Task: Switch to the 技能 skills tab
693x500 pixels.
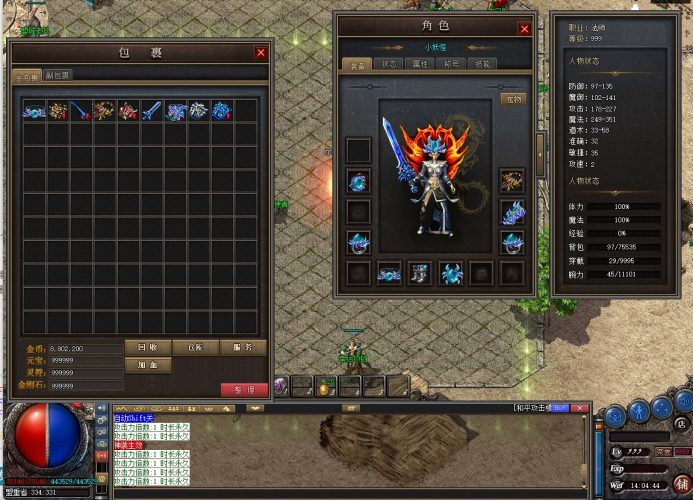Action: click(x=484, y=63)
